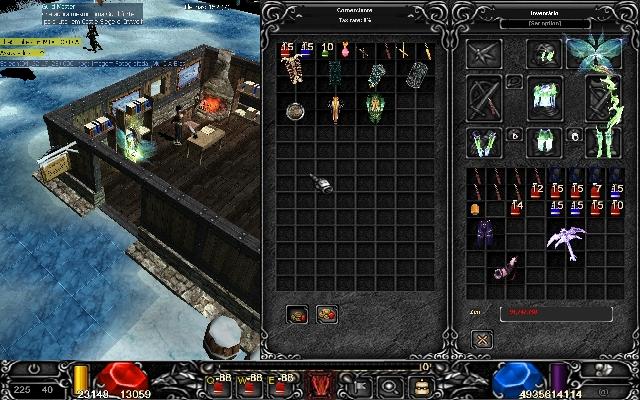
Task: Close the inventory with the X button
Action: coord(482,339)
